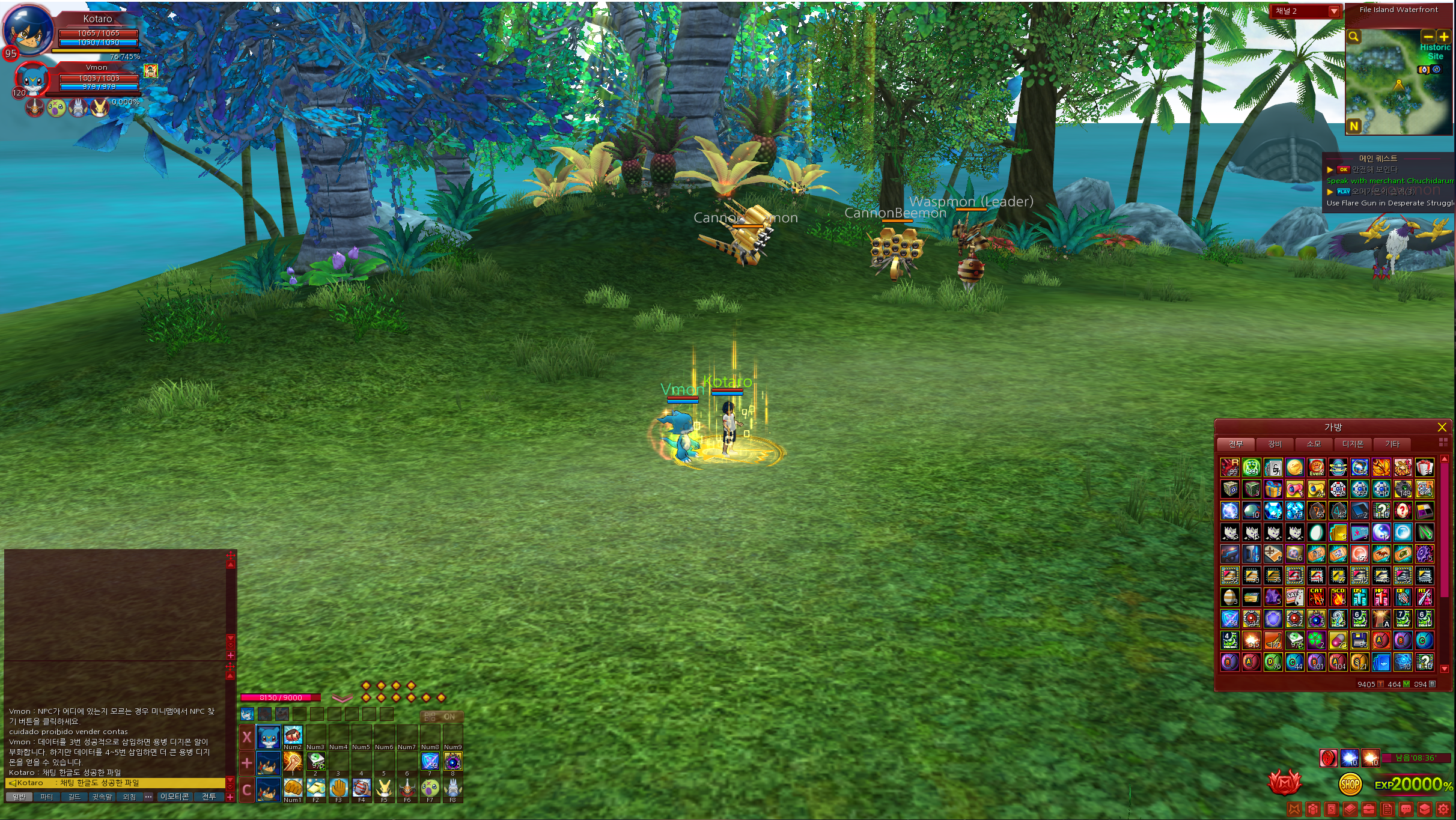Open the SHOP gold coin button
The width and height of the screenshot is (1456, 820).
pyautogui.click(x=1350, y=784)
